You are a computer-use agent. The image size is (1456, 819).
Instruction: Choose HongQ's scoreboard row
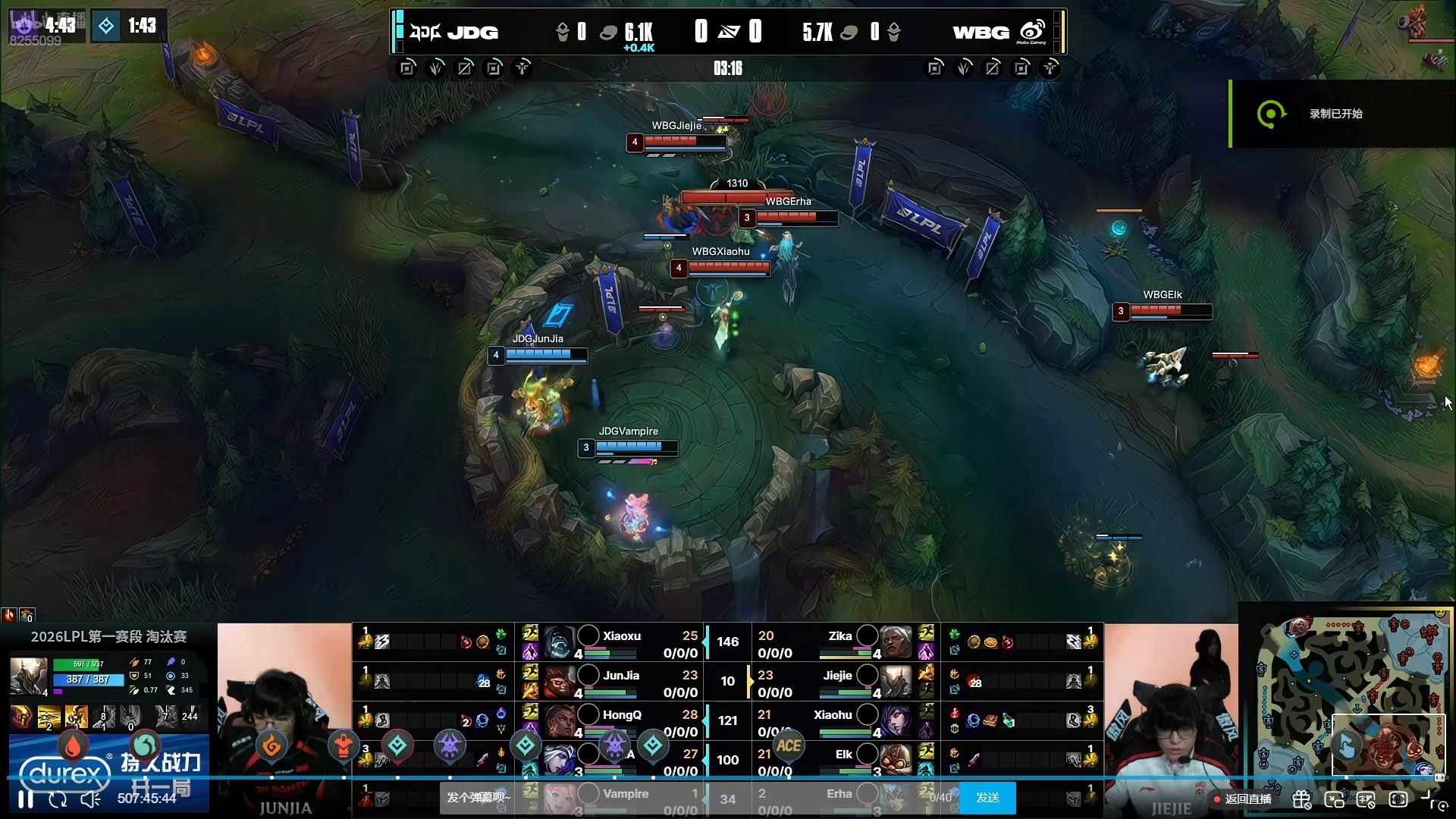[x=622, y=722]
